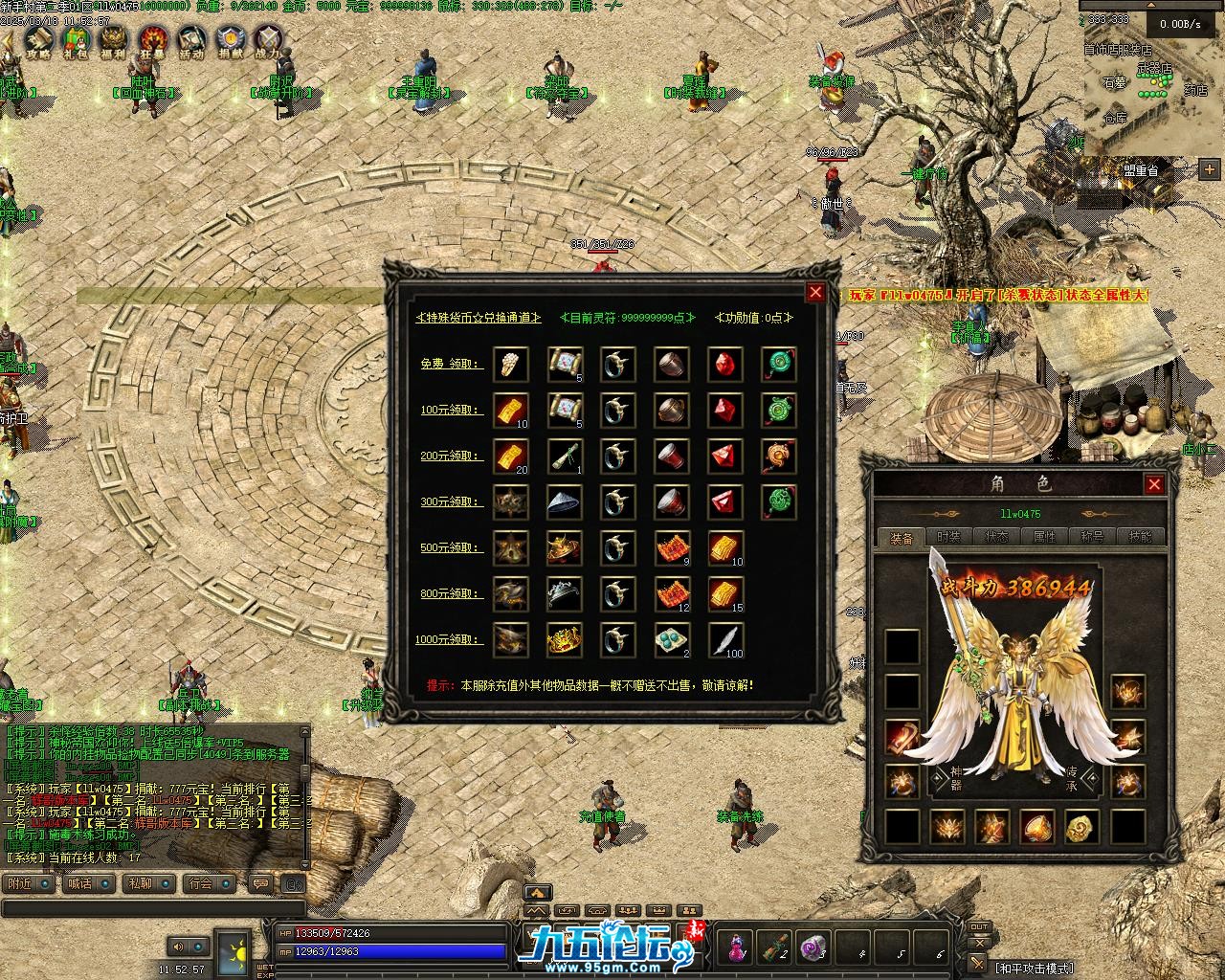Expand the minimap with the plus button
The width and height of the screenshot is (1225, 980).
tap(1210, 169)
